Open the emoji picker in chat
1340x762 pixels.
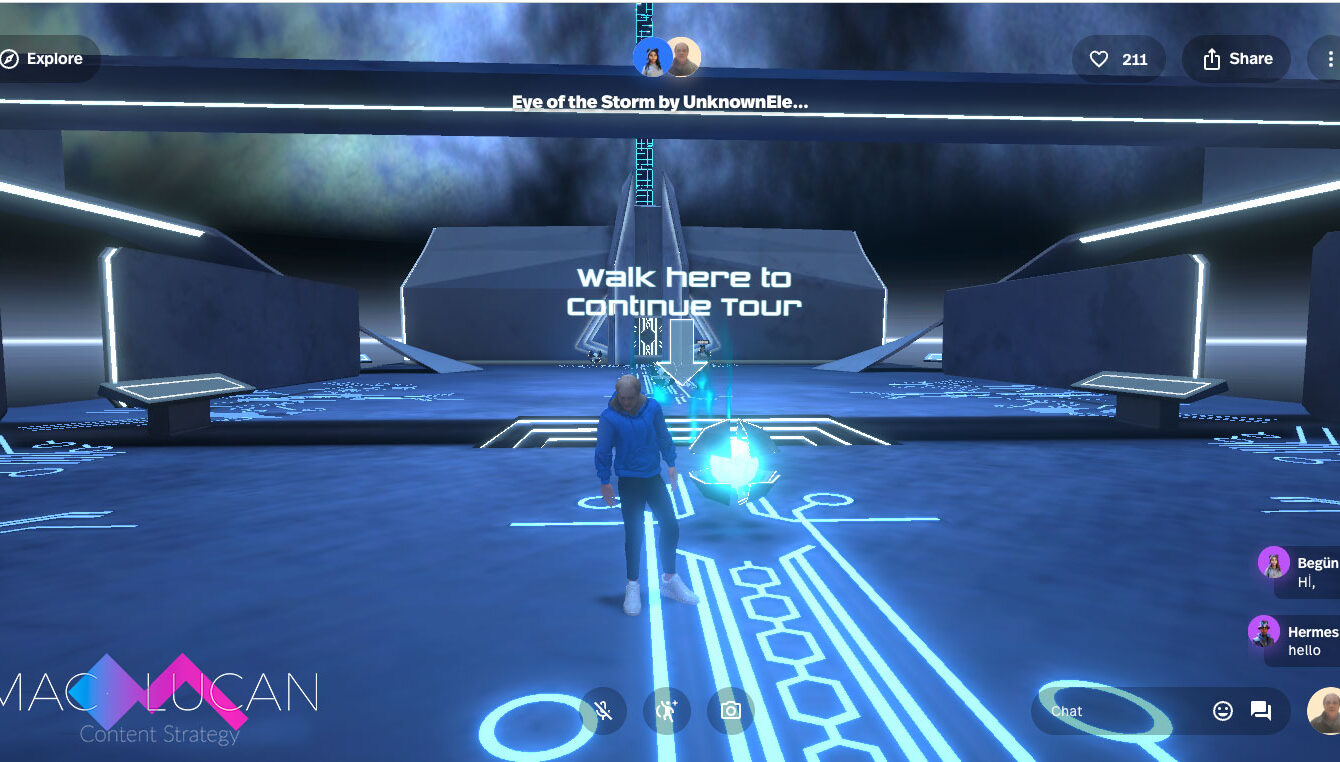1223,711
